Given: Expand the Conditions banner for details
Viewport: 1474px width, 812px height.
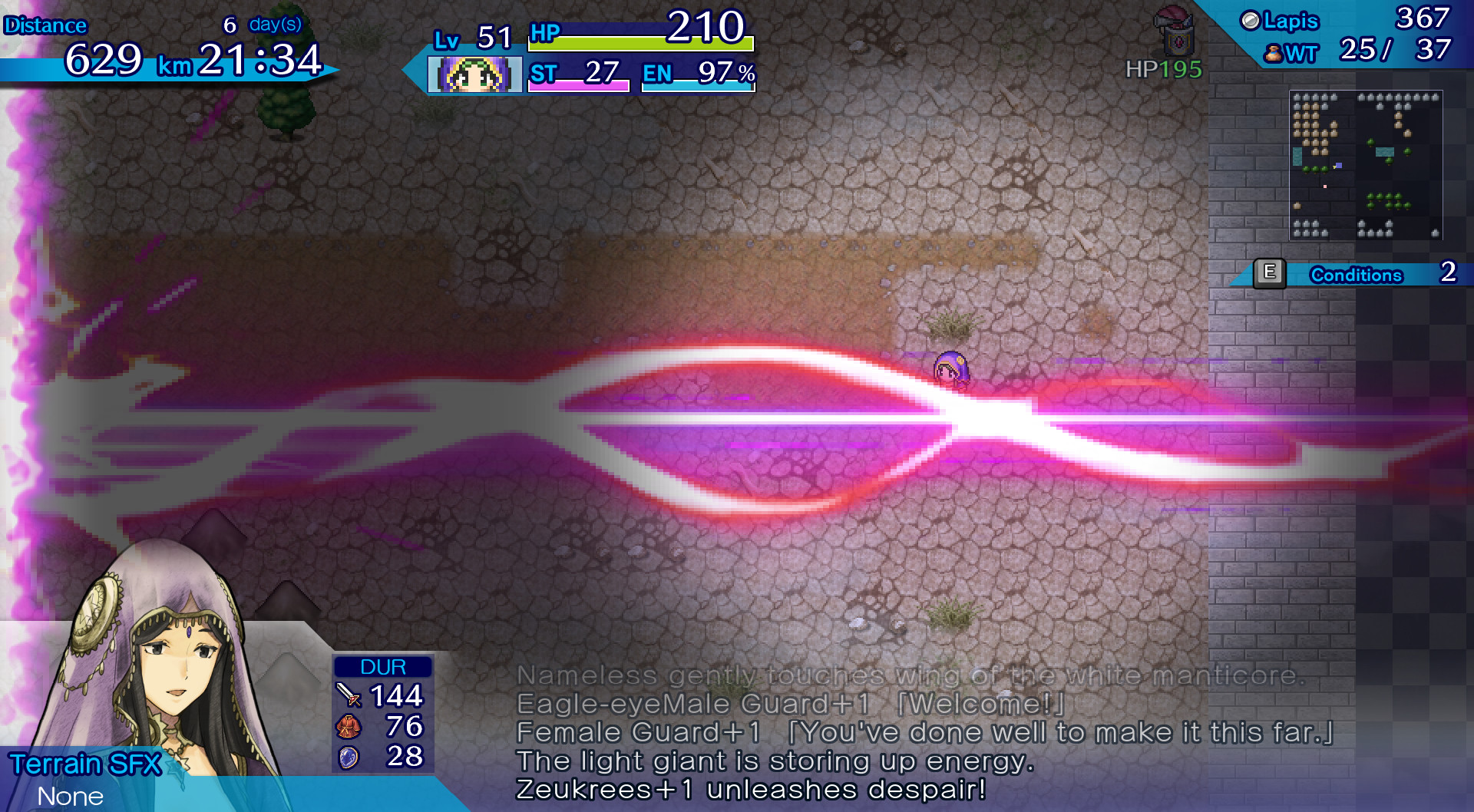Looking at the screenshot, I should pyautogui.click(x=1358, y=275).
